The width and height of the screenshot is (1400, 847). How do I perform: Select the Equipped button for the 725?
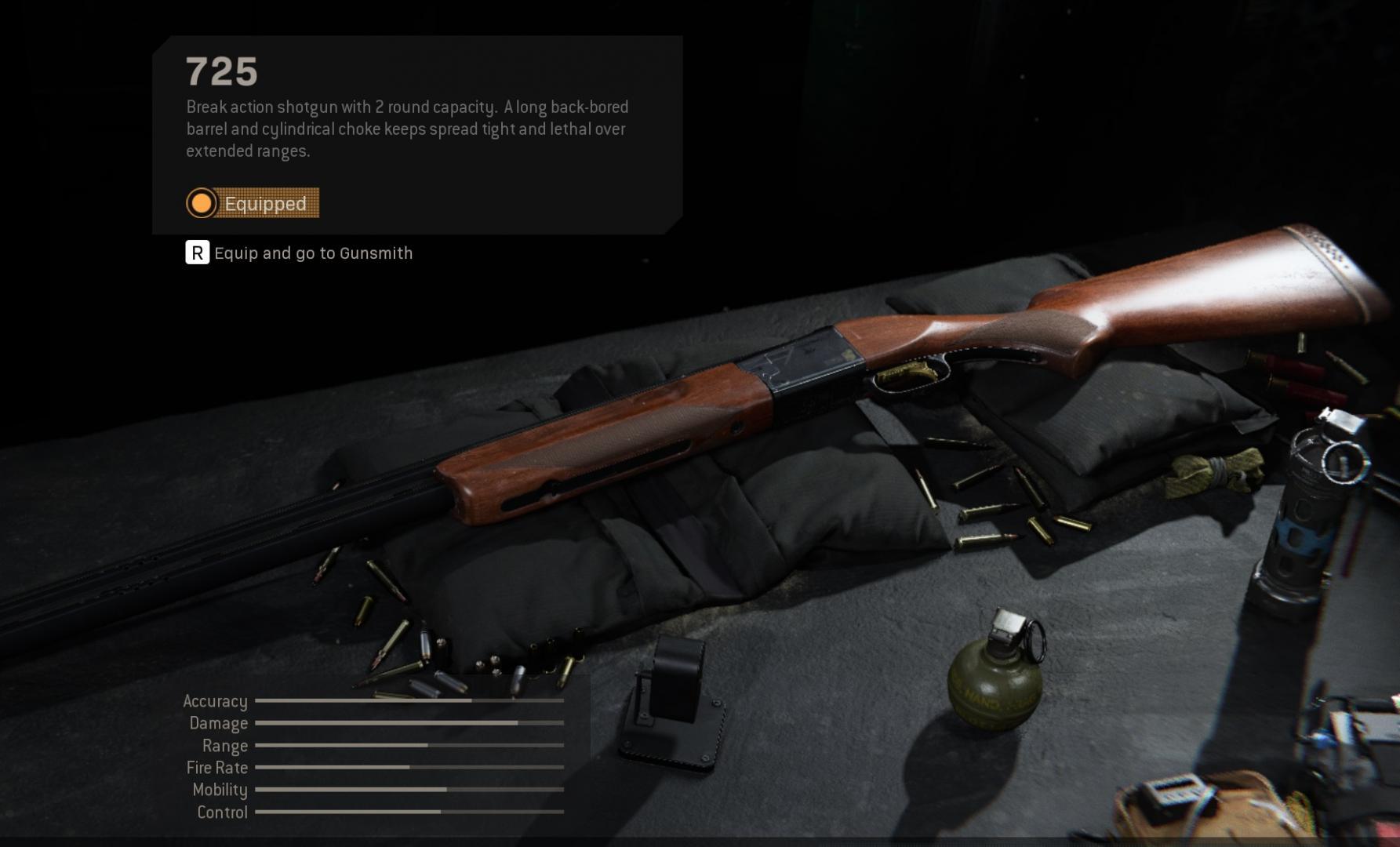pos(253,203)
